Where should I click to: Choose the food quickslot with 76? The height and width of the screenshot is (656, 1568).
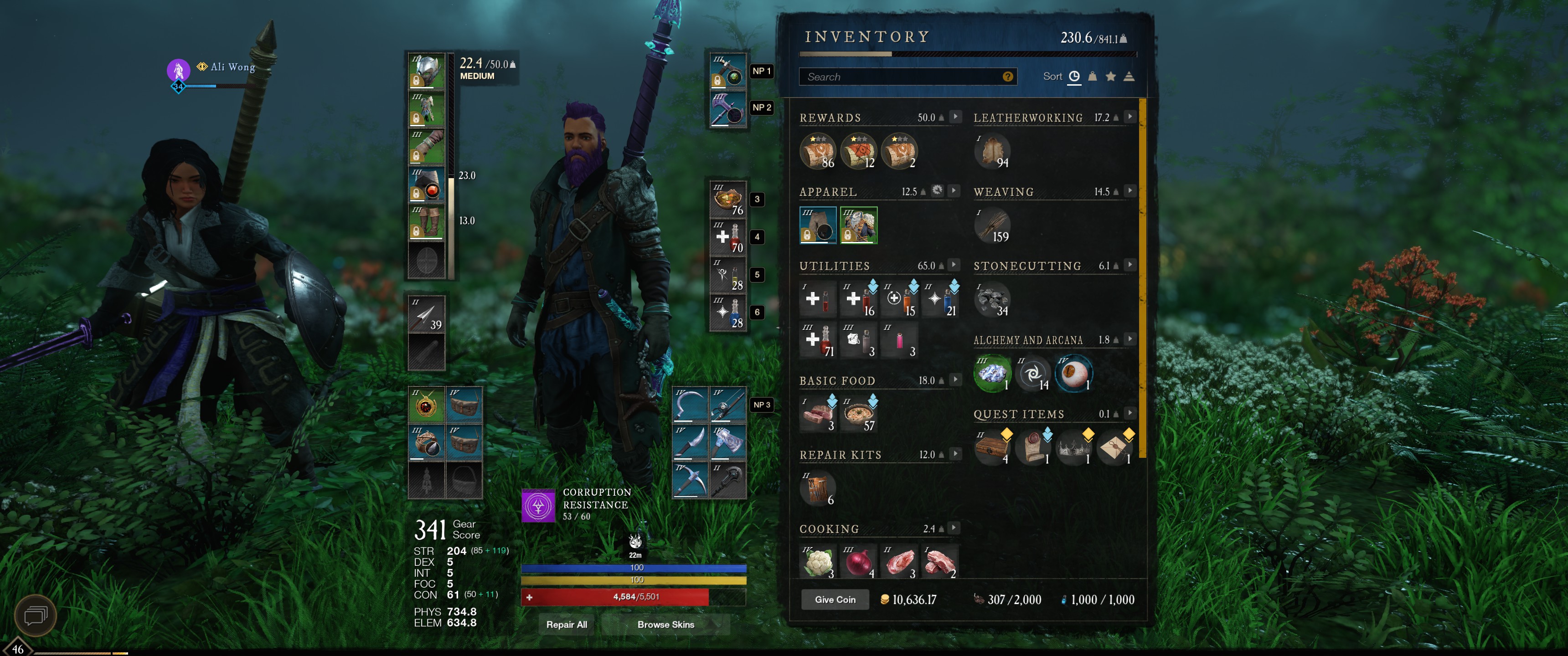(x=728, y=200)
